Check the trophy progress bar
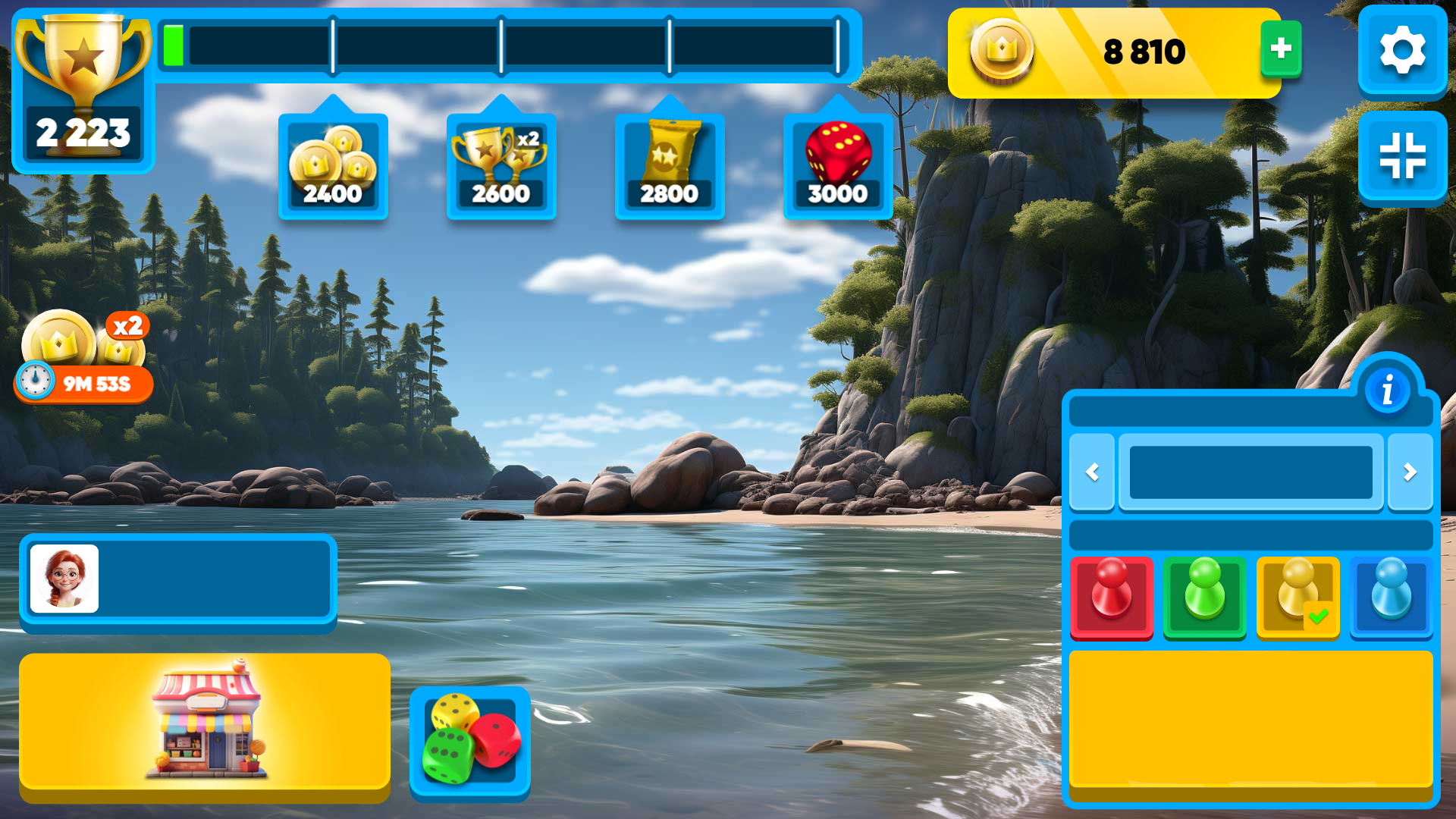 (500, 47)
